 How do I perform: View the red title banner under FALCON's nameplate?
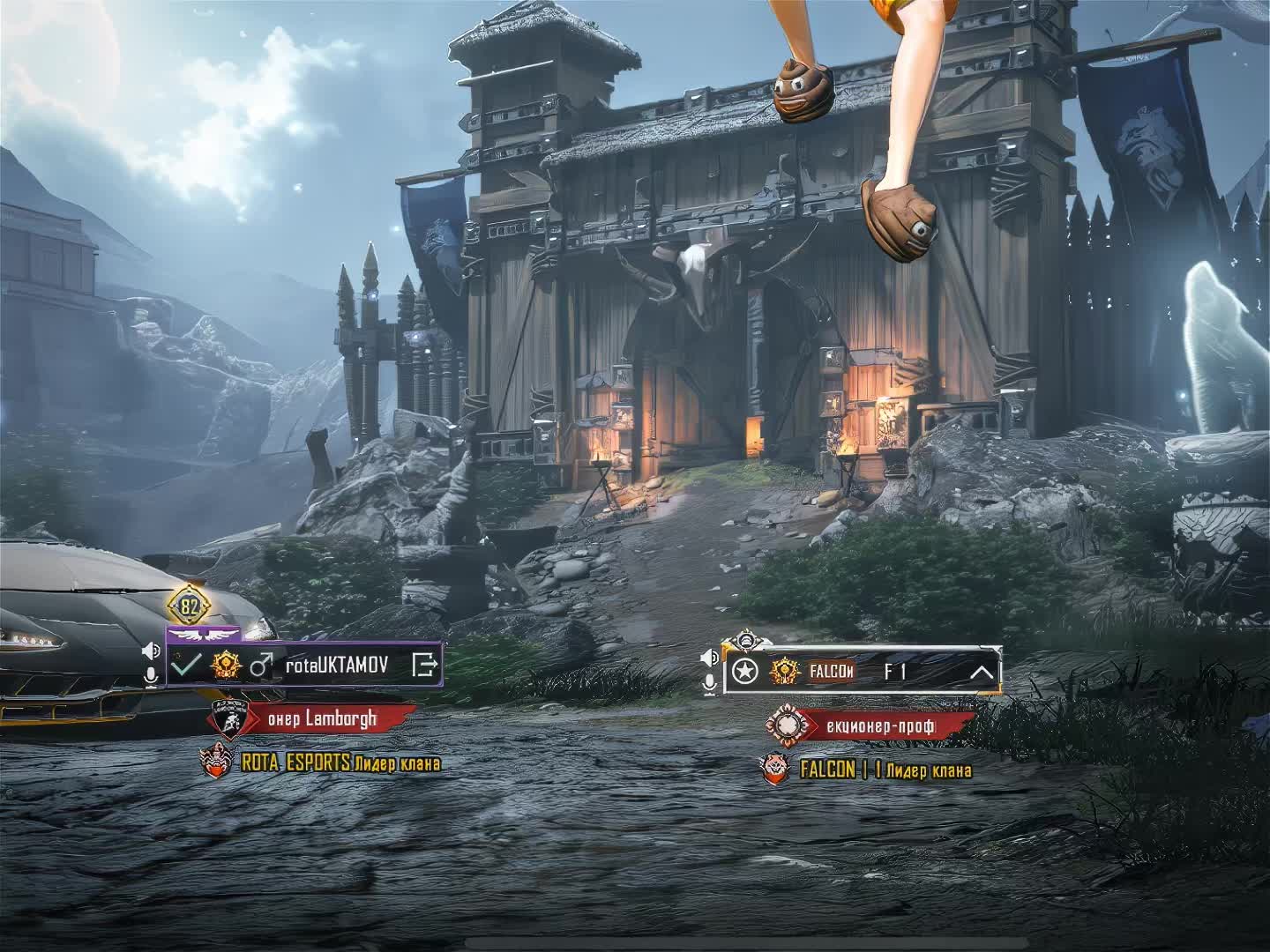pos(882,726)
